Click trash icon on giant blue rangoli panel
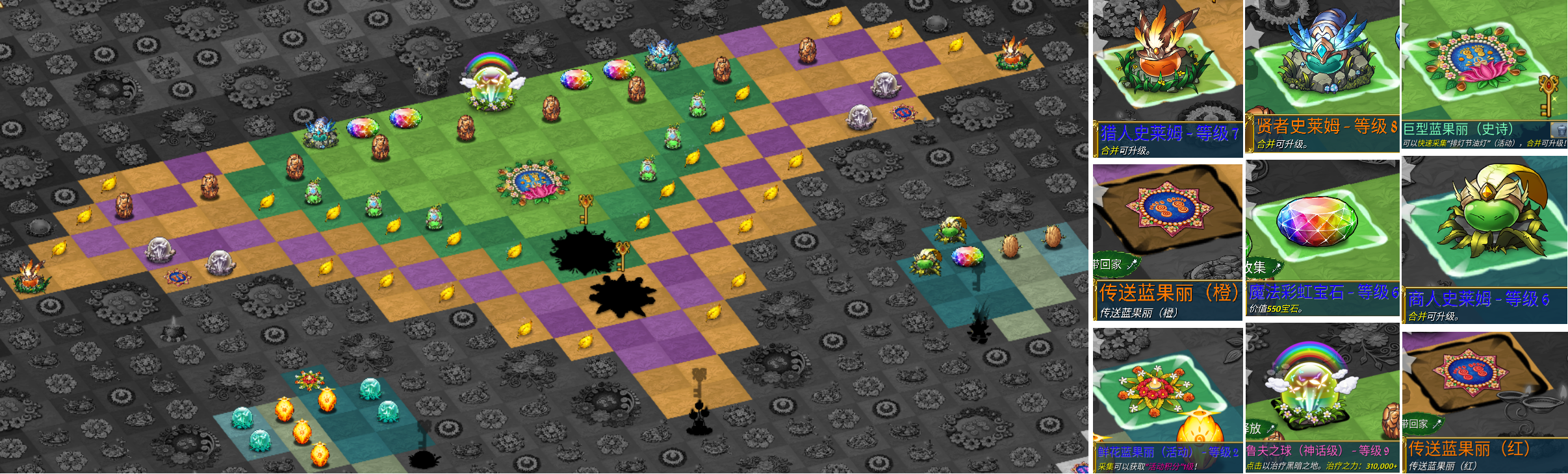 [x=1558, y=130]
